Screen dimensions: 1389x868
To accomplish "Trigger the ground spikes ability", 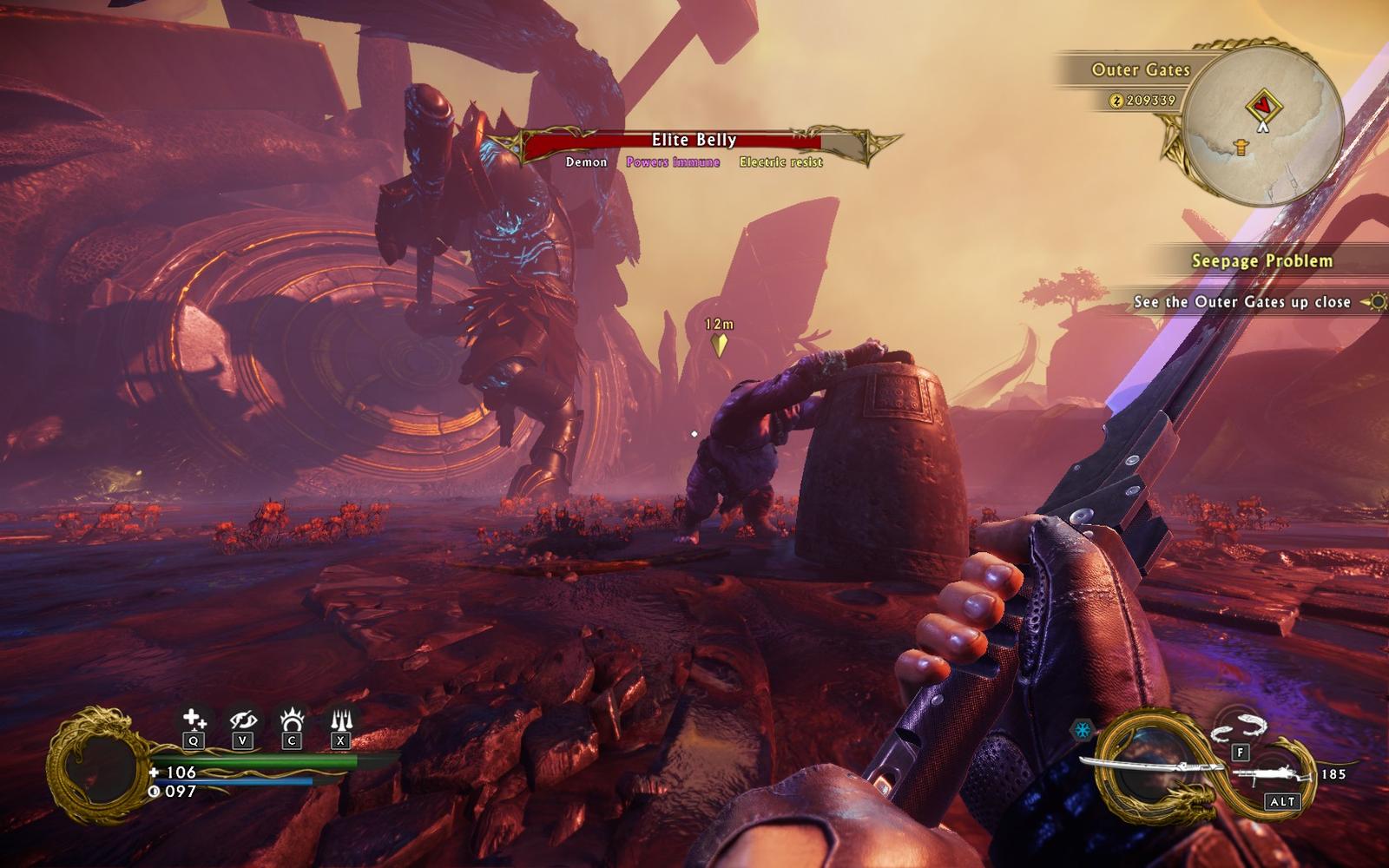I will (340, 720).
